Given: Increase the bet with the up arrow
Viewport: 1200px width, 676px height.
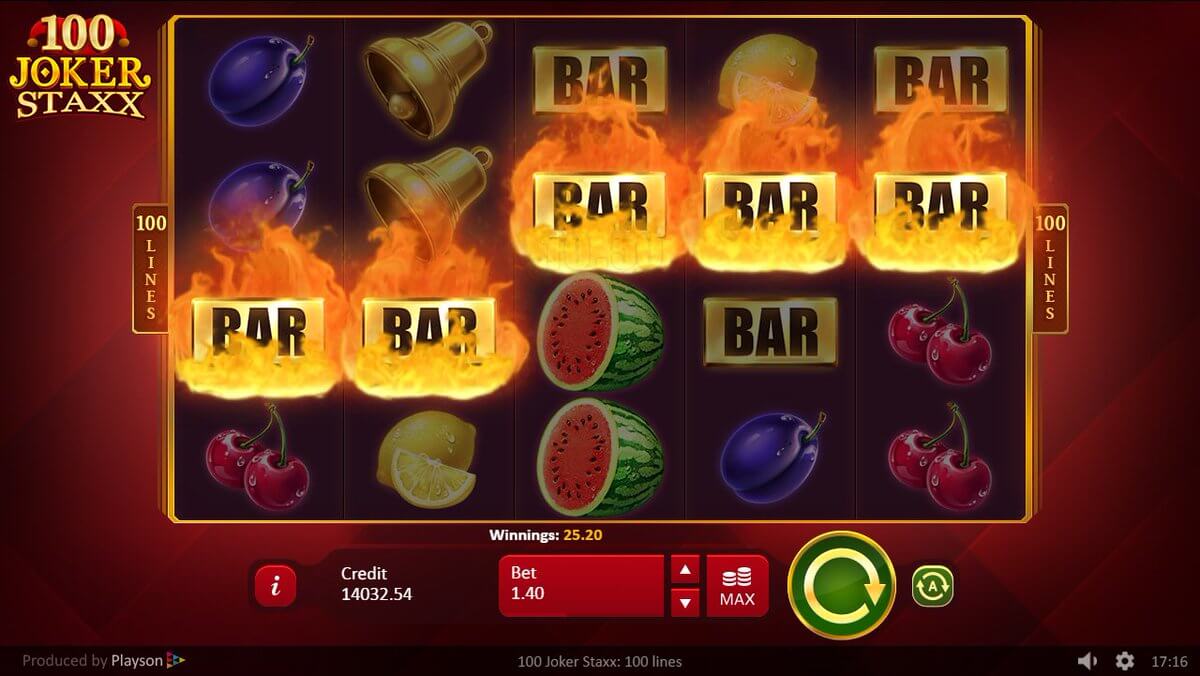Looking at the screenshot, I should click(685, 571).
